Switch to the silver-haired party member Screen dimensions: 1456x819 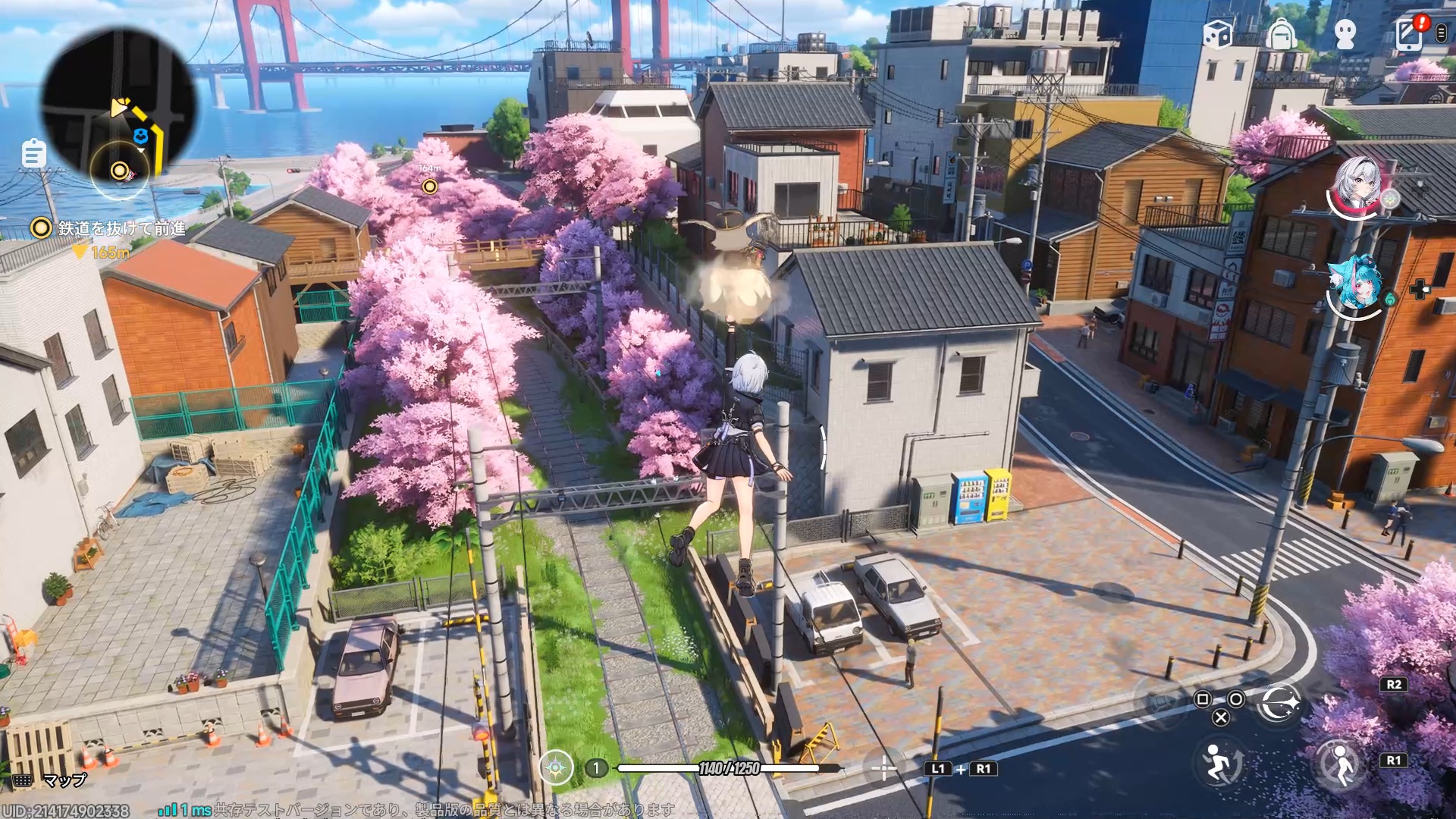click(1357, 186)
